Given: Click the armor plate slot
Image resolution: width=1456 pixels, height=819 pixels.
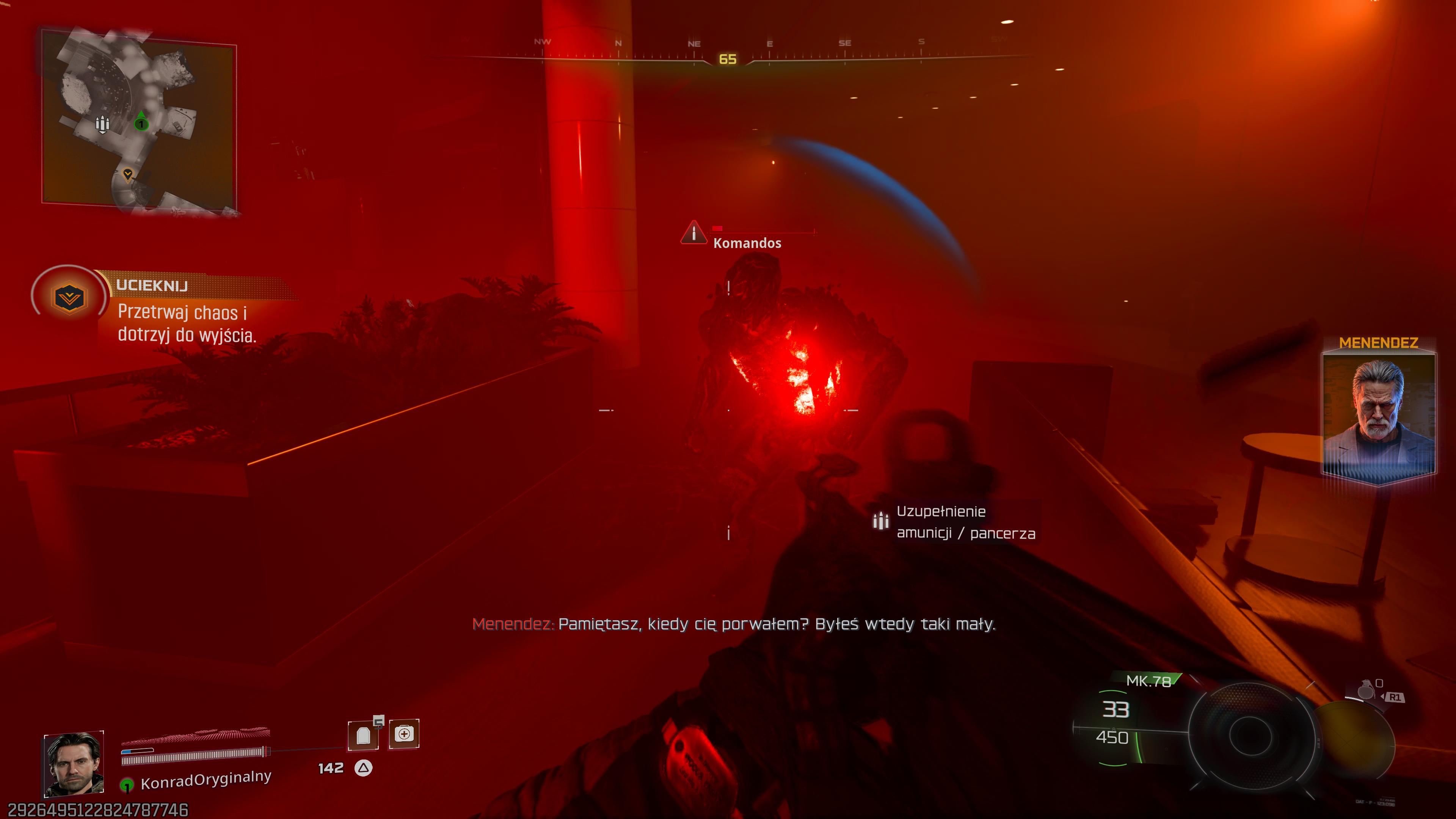Looking at the screenshot, I should point(363,735).
